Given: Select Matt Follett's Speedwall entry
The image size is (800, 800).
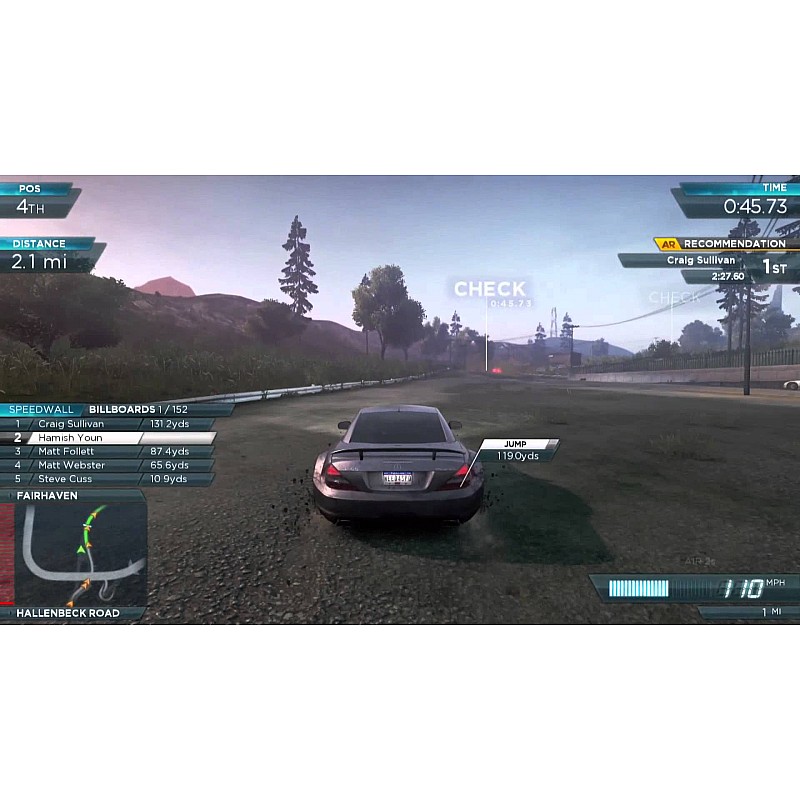Looking at the screenshot, I should click(110, 452).
